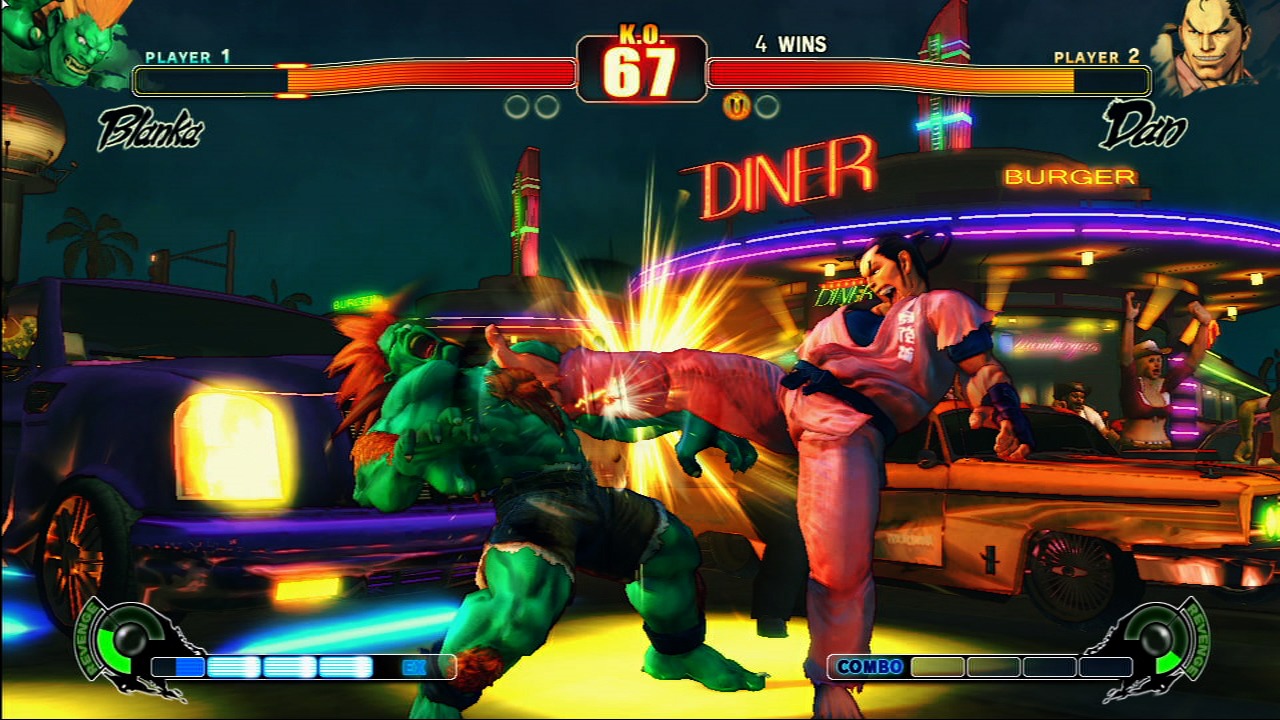Click Blanka's character portrait

point(62,42)
